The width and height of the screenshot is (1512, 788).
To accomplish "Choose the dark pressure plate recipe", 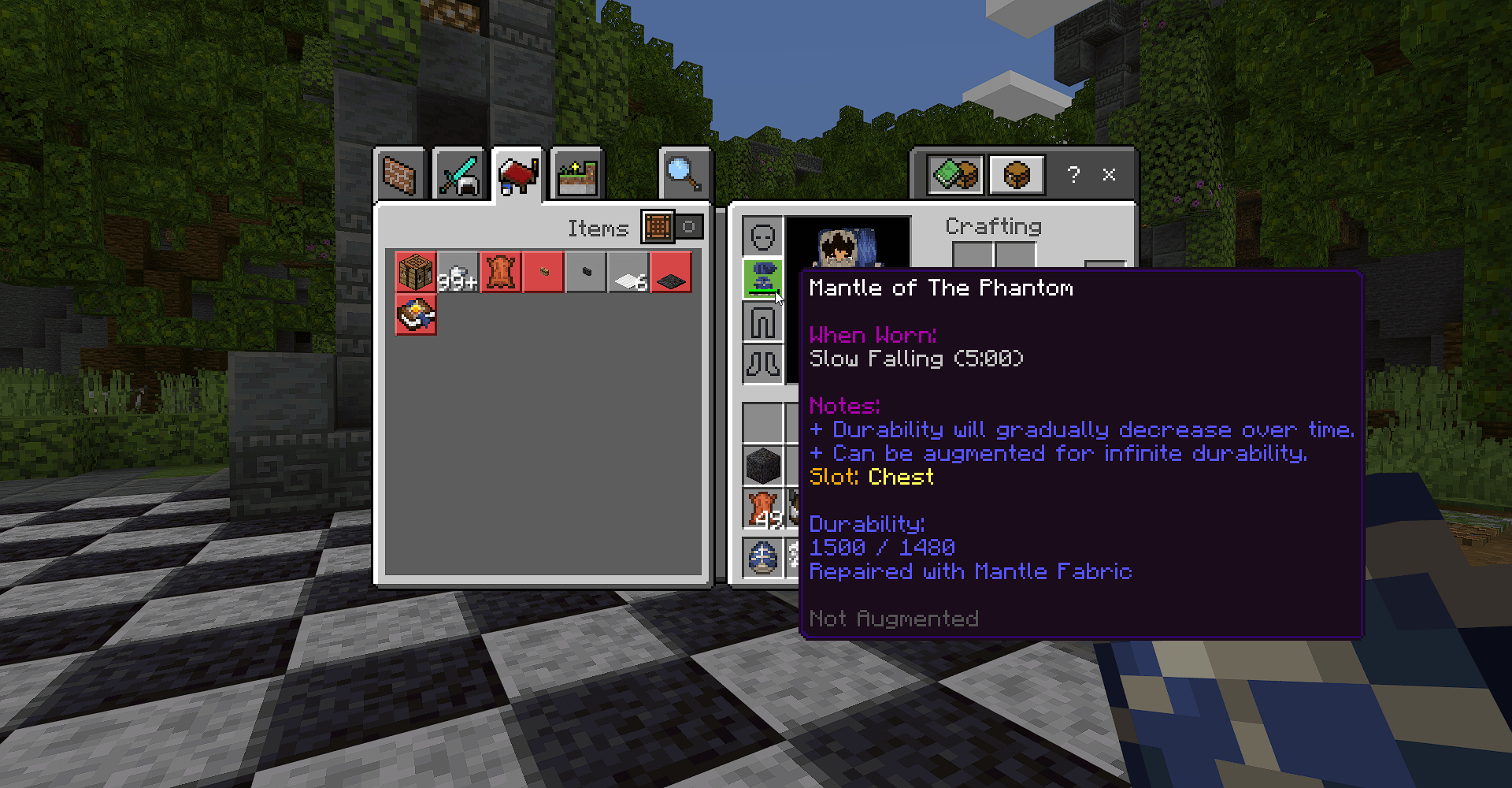I will coord(671,273).
